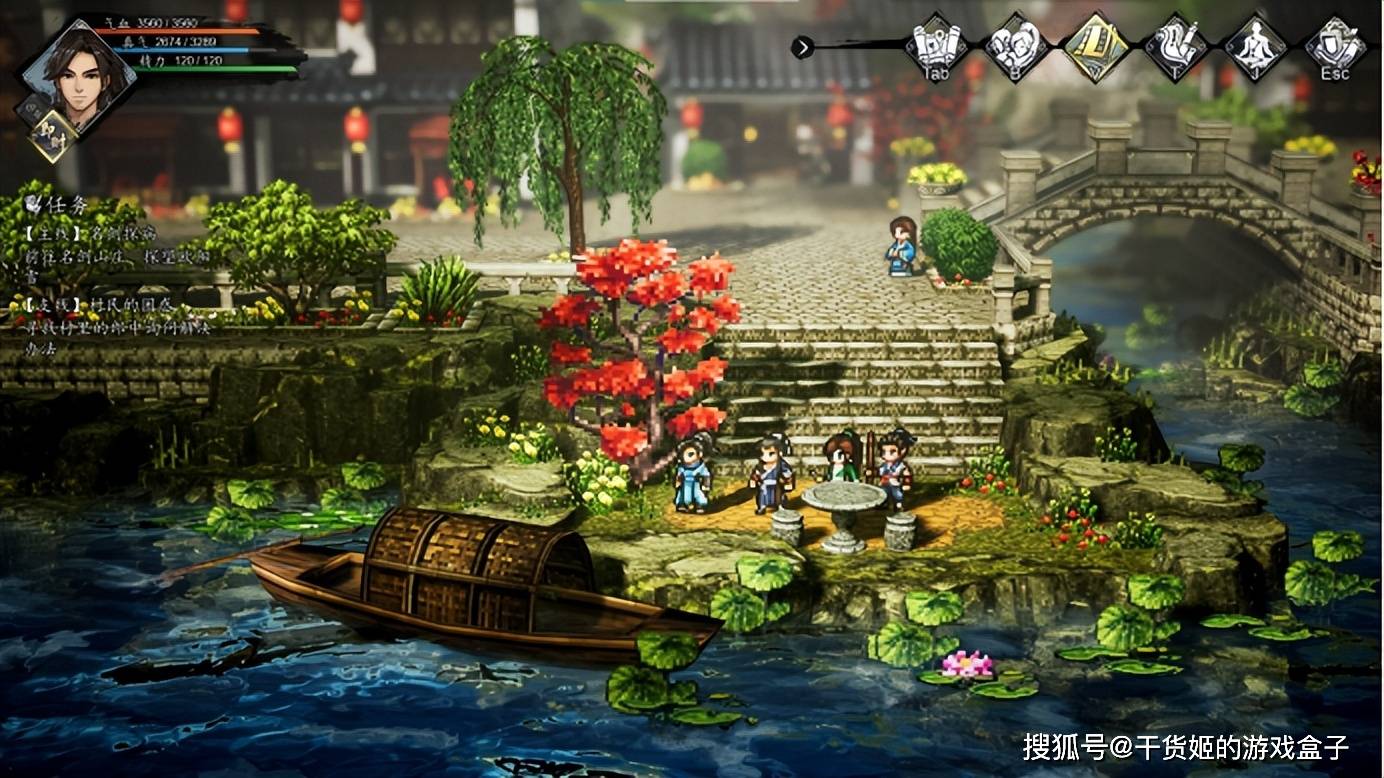The width and height of the screenshot is (1384, 778).
Task: Open the characters icon labeled B
Action: click(x=1015, y=46)
